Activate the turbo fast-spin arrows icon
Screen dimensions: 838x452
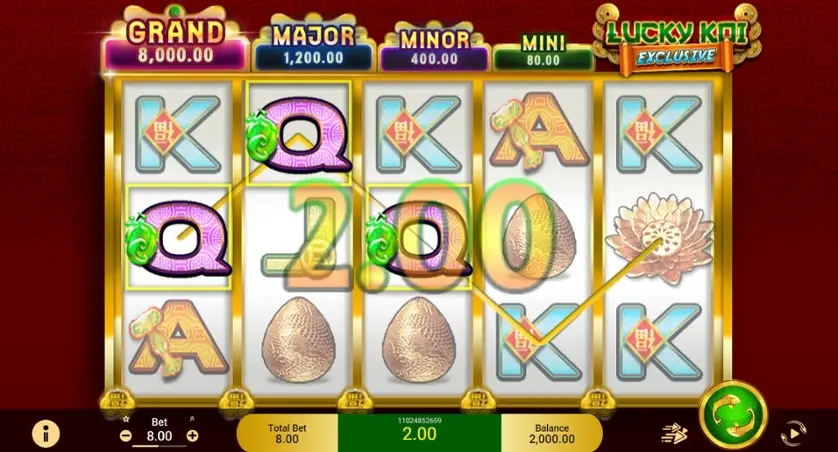point(675,433)
